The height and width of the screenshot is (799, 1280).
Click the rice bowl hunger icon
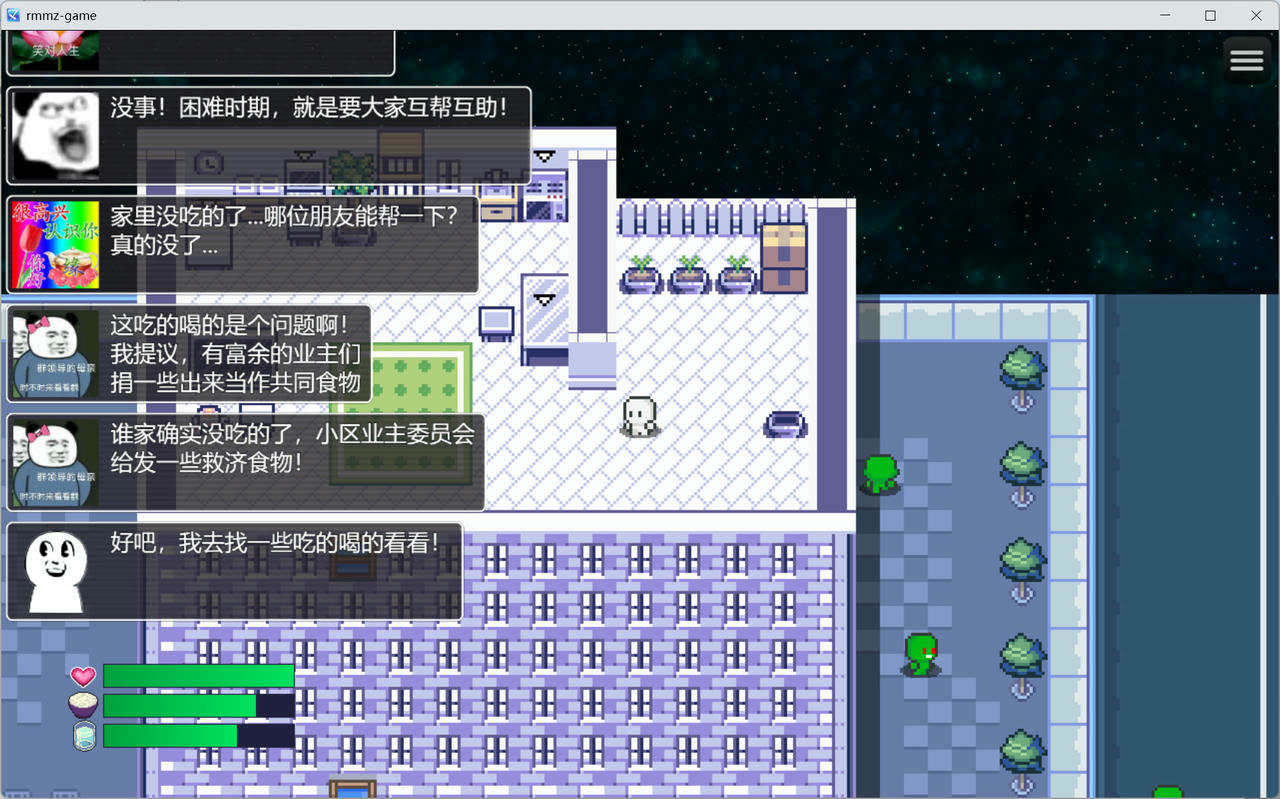[x=83, y=705]
